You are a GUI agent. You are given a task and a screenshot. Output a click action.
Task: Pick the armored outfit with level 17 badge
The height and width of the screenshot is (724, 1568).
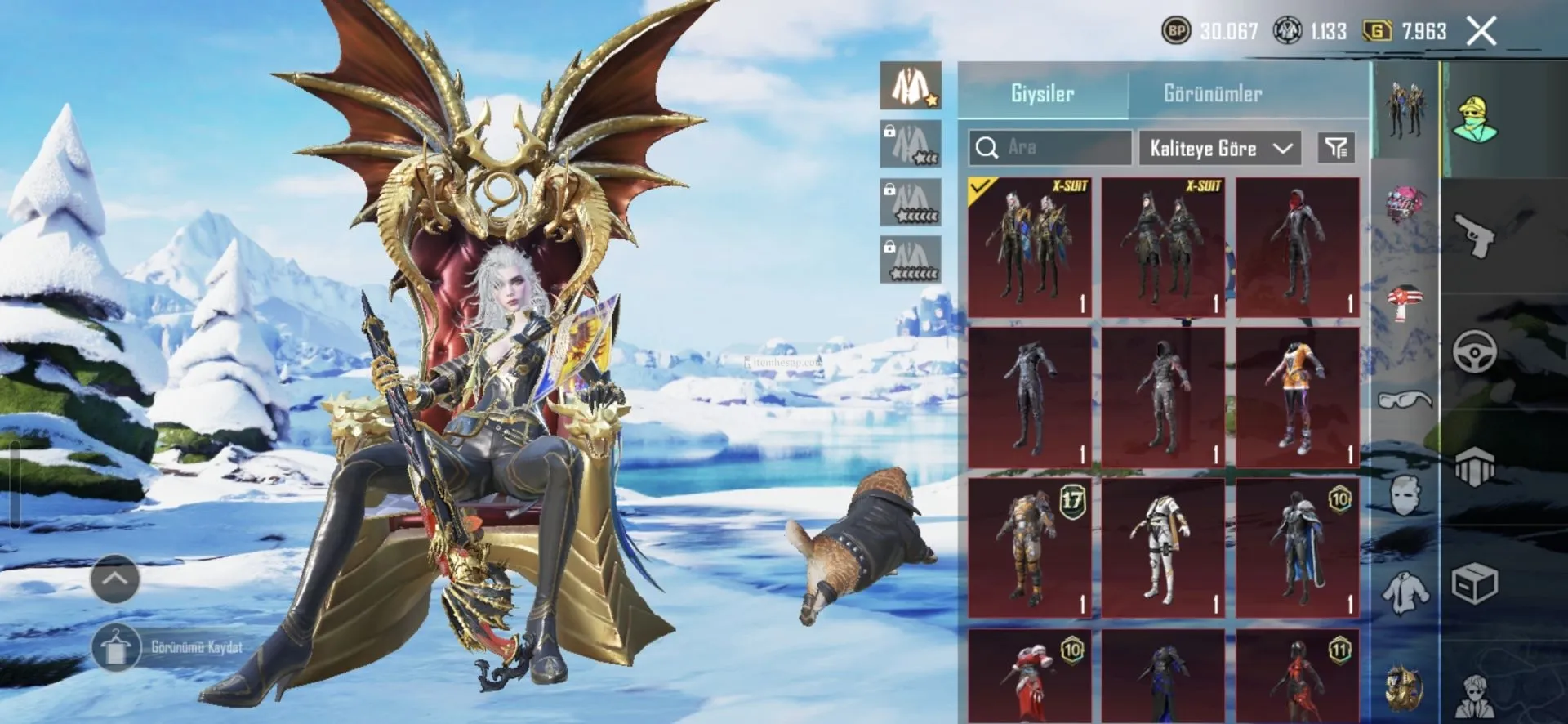pyautogui.click(x=1029, y=548)
